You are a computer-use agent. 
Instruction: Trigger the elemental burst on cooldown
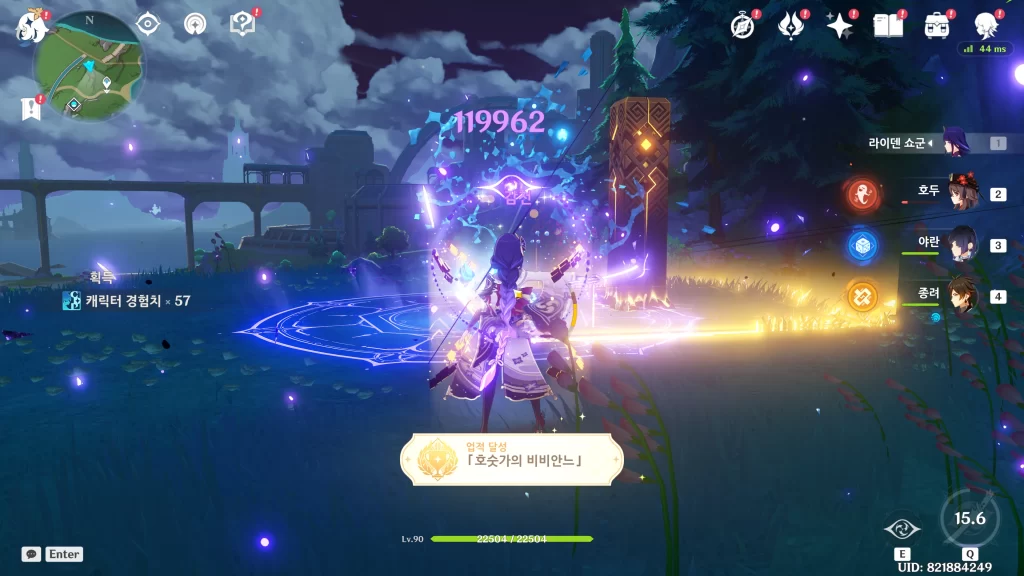[969, 519]
